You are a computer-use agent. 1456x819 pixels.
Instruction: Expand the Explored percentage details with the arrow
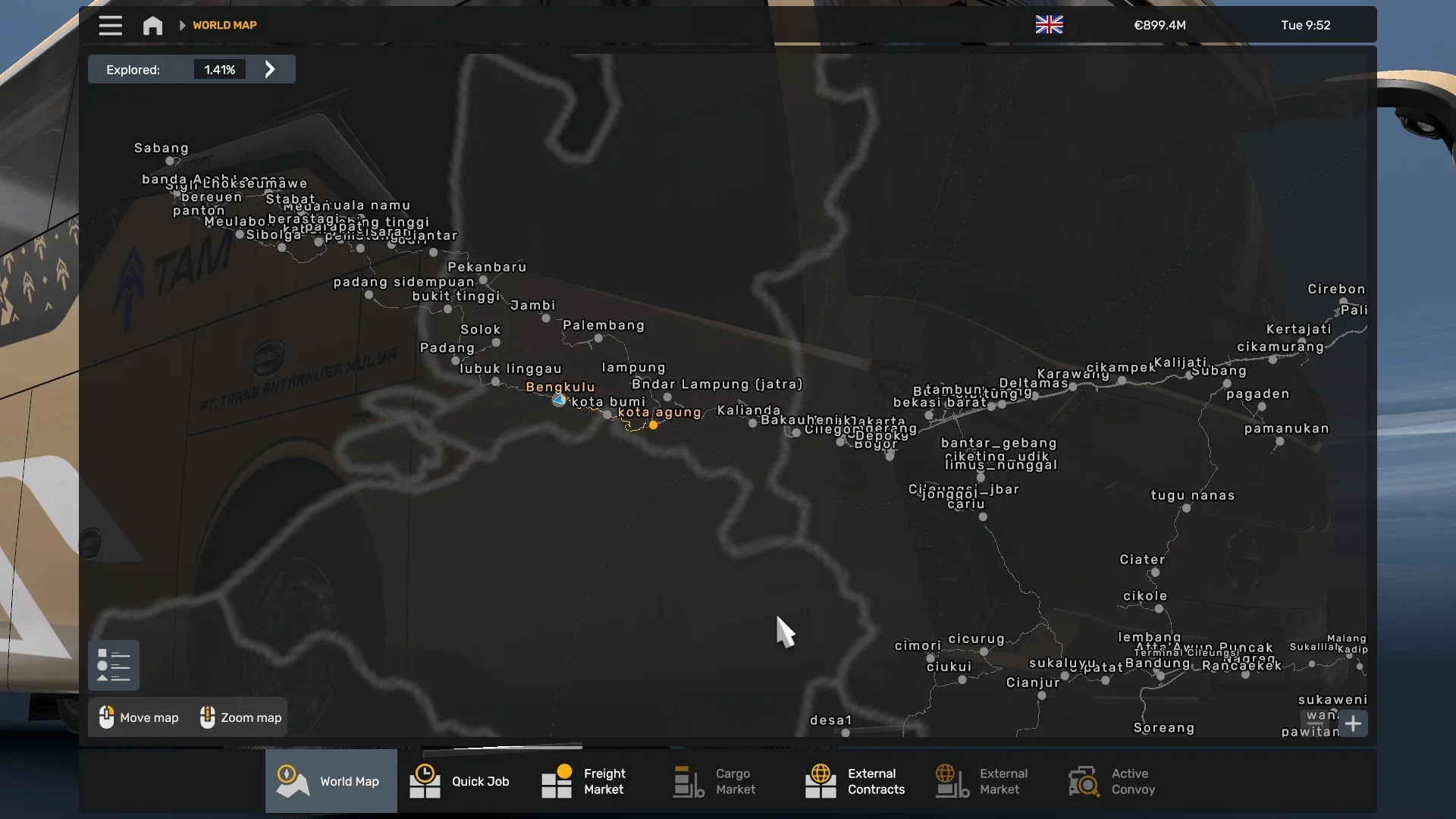(x=270, y=69)
